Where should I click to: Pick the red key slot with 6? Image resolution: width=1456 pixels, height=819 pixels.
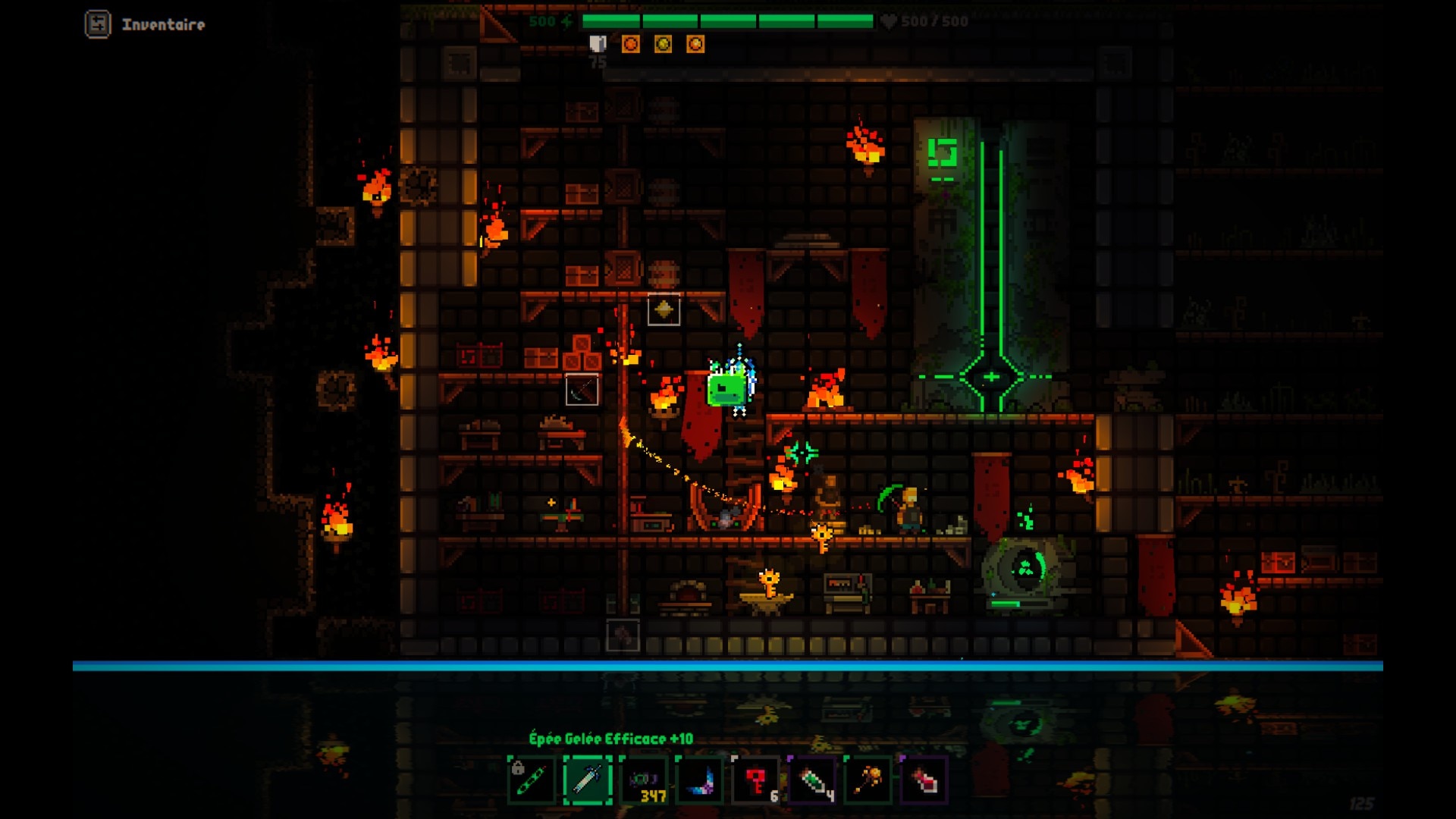(756, 780)
